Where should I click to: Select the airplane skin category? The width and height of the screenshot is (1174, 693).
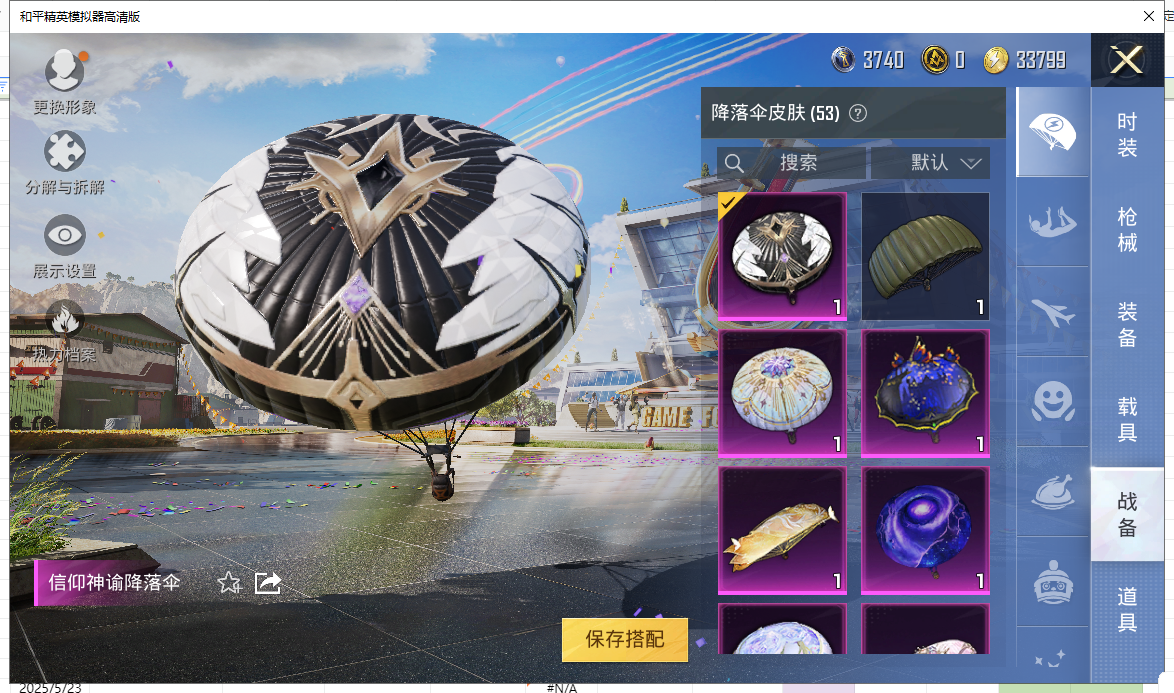pos(1051,312)
